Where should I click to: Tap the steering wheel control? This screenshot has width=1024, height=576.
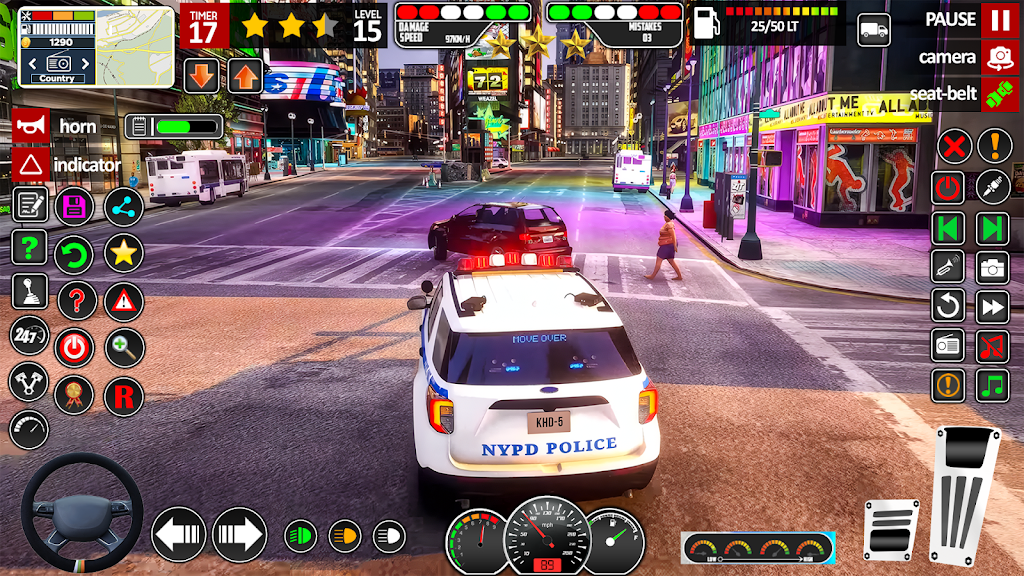(x=82, y=513)
